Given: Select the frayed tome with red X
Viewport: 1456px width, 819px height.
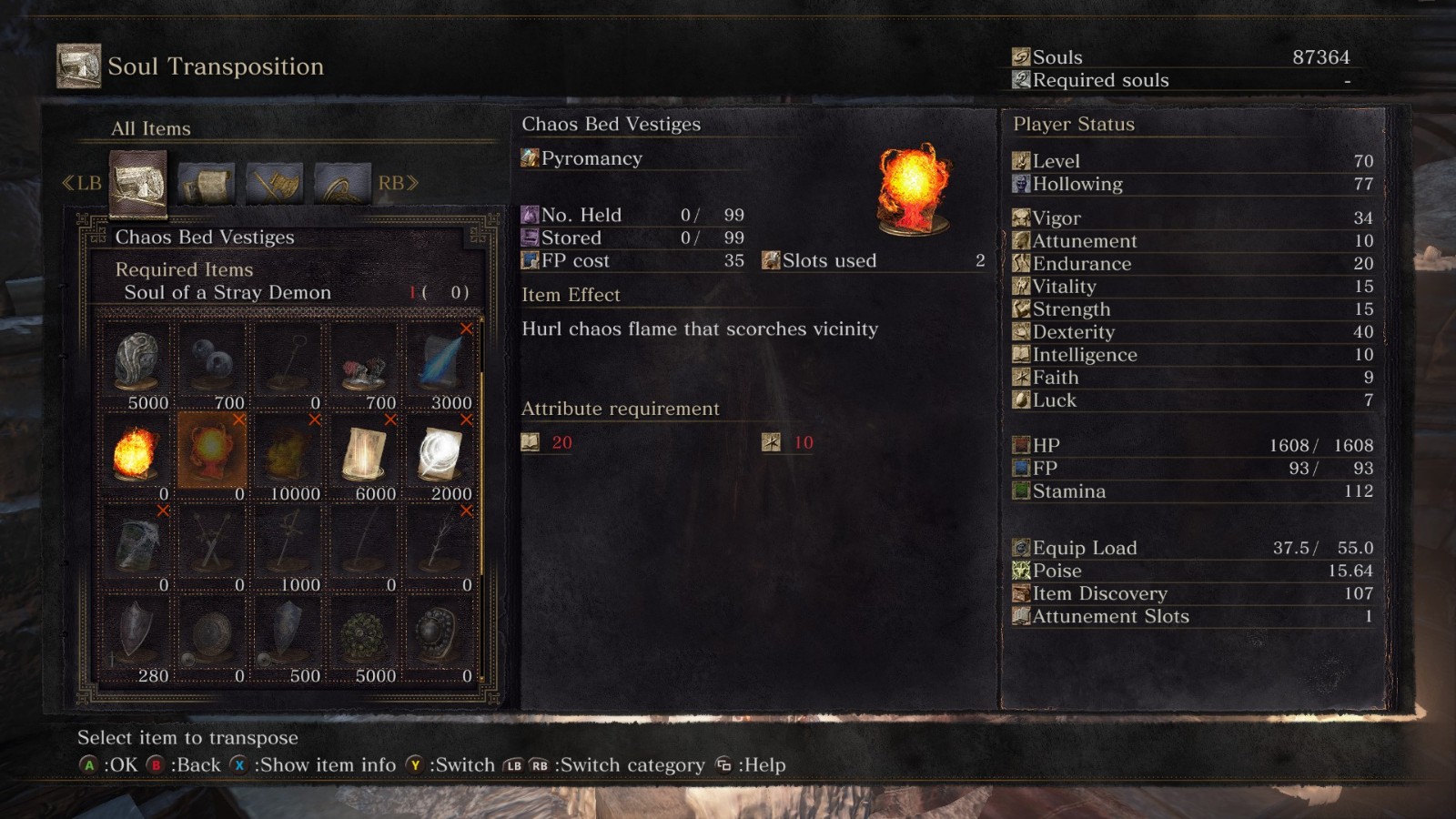Looking at the screenshot, I should click(x=136, y=546).
